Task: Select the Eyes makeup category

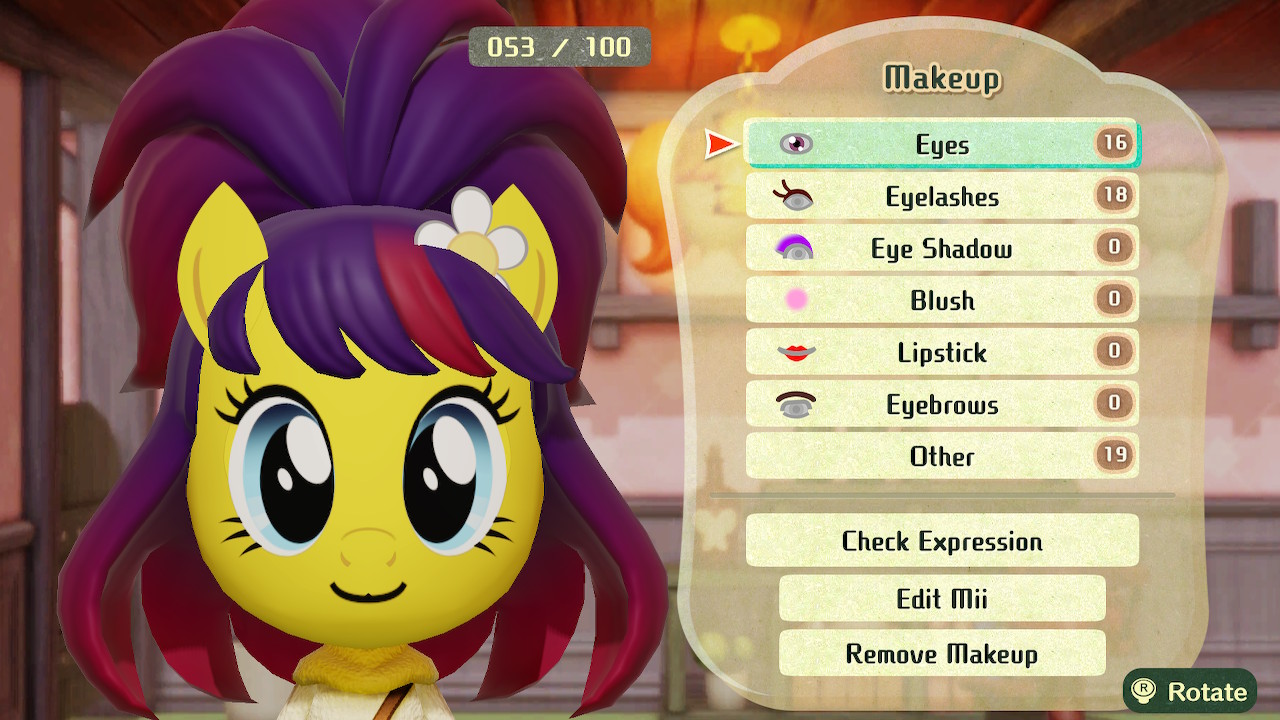Action: pos(941,144)
